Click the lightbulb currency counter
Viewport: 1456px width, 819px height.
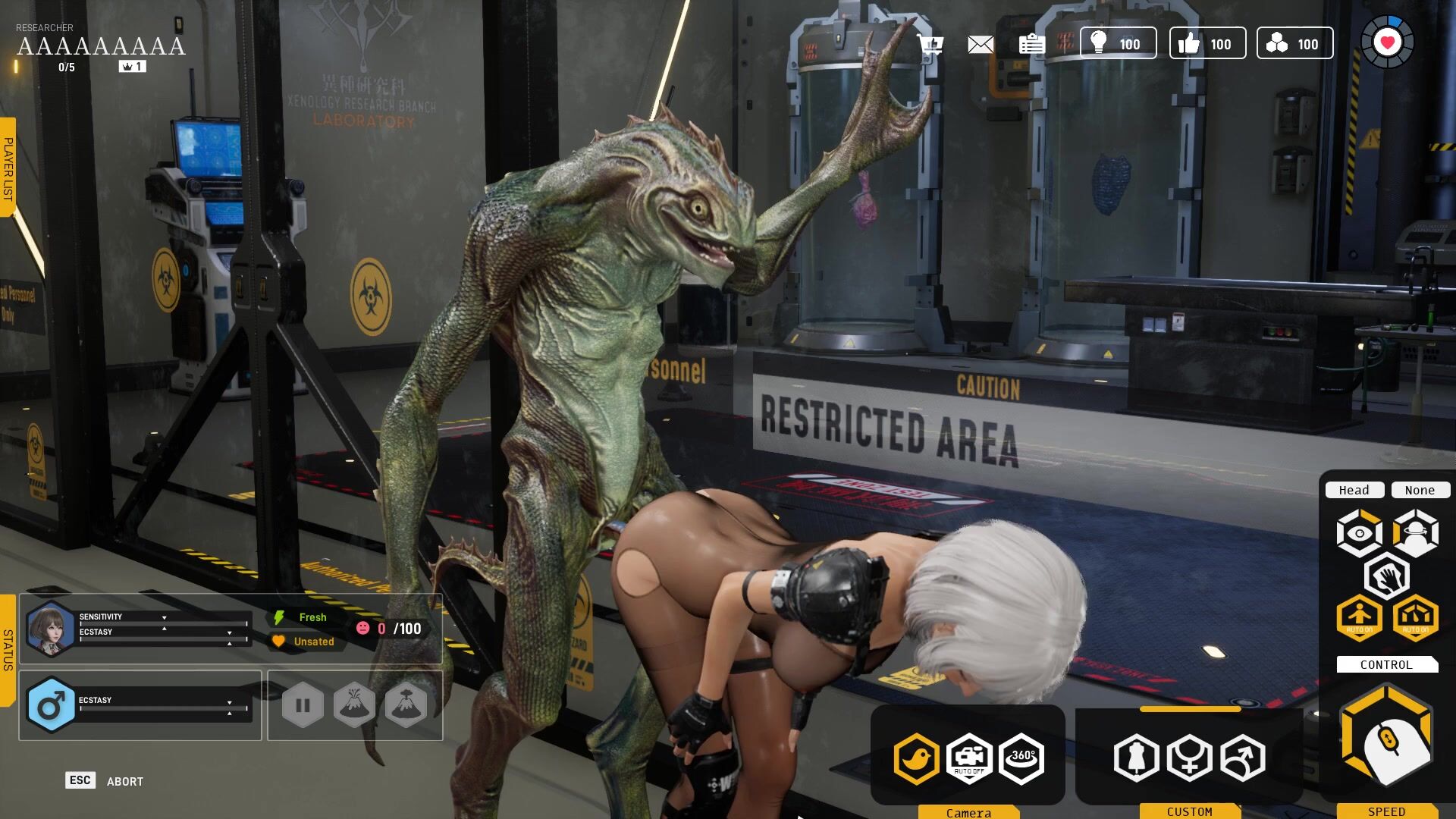[1119, 43]
